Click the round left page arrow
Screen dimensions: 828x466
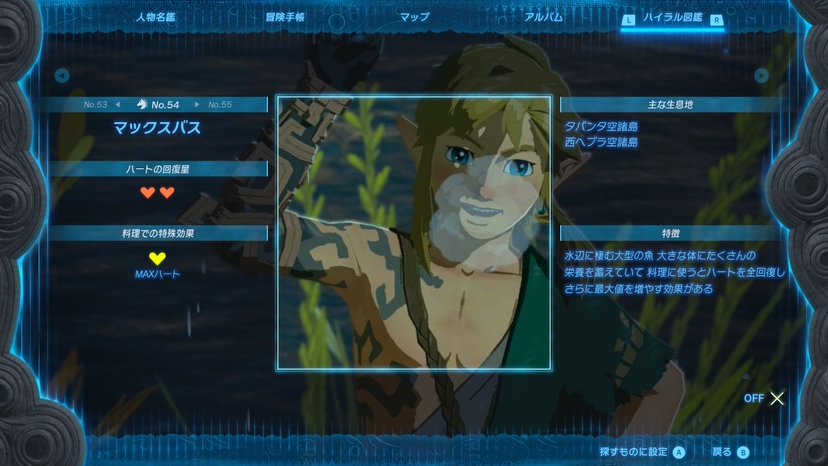(62, 75)
